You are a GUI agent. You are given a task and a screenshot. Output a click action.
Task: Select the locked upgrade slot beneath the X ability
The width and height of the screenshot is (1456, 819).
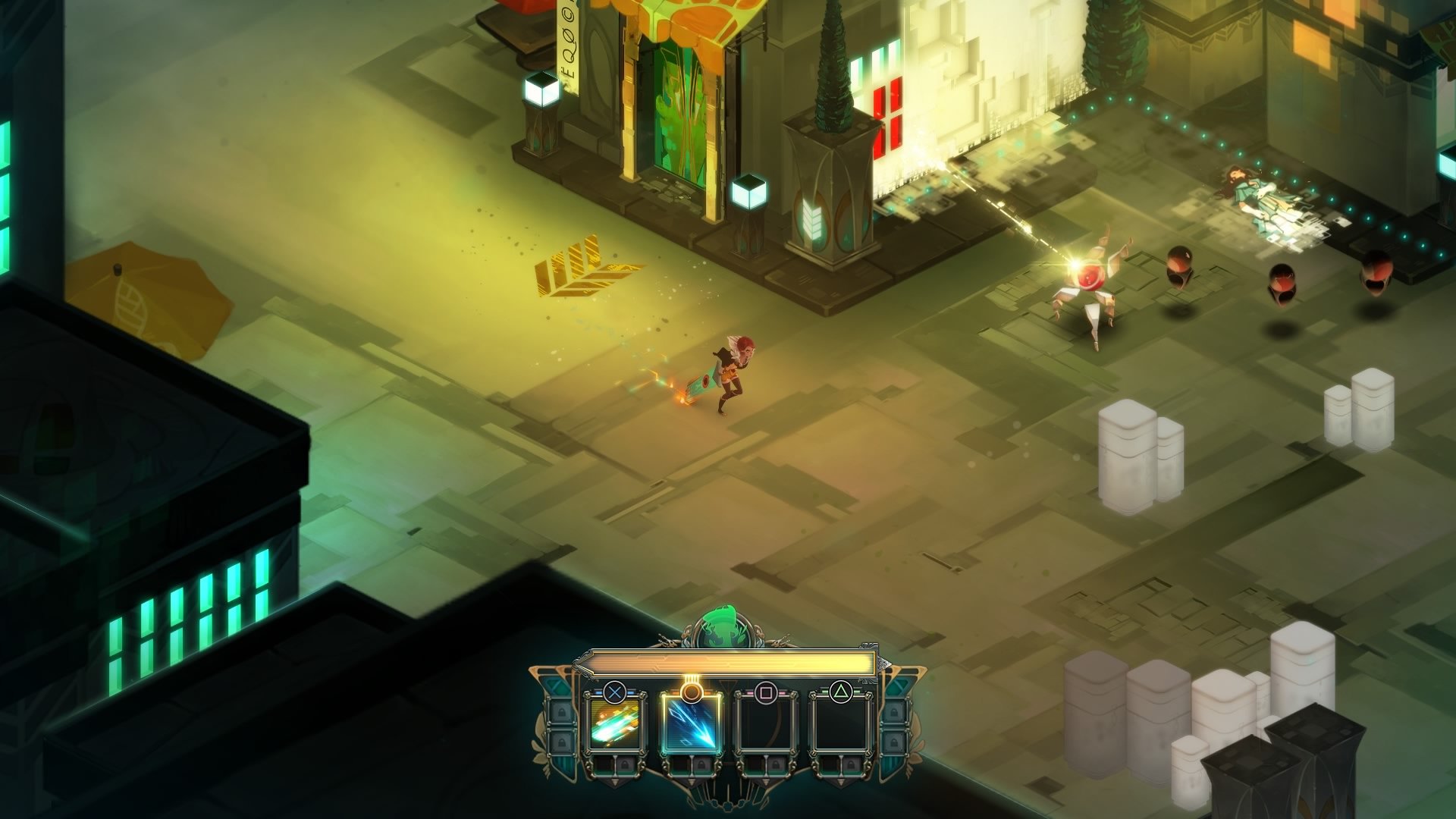pyautogui.click(x=626, y=764)
